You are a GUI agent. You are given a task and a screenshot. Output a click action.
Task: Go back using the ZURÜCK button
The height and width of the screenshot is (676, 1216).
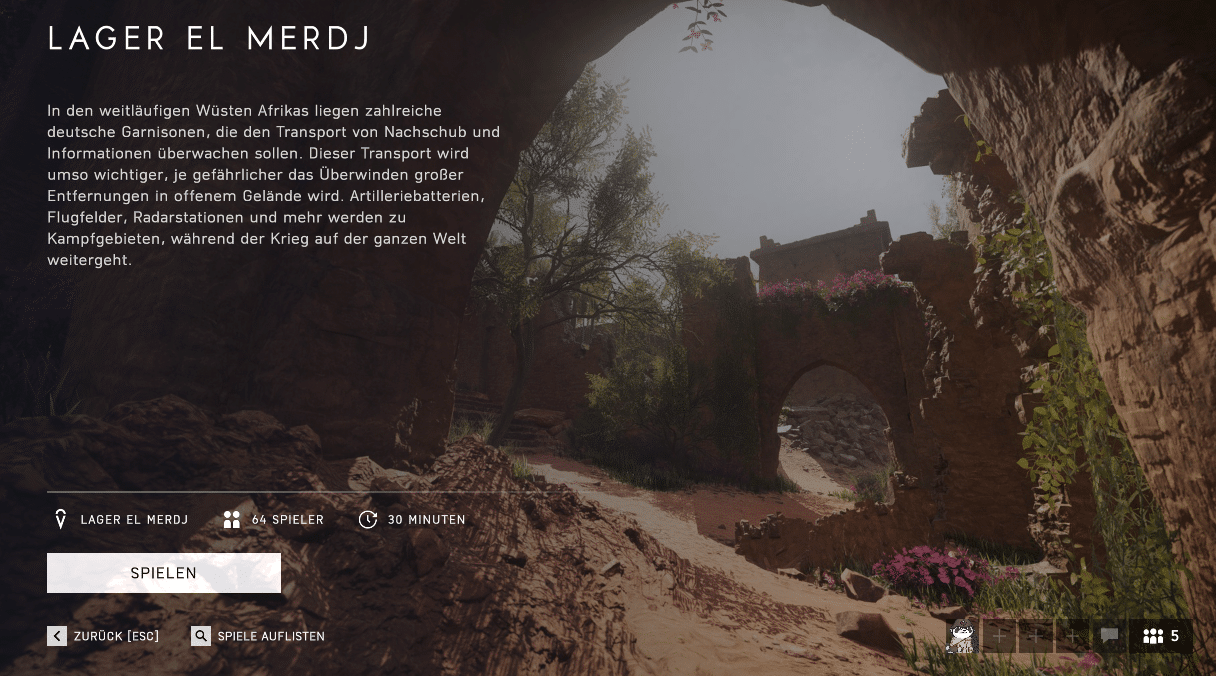104,636
